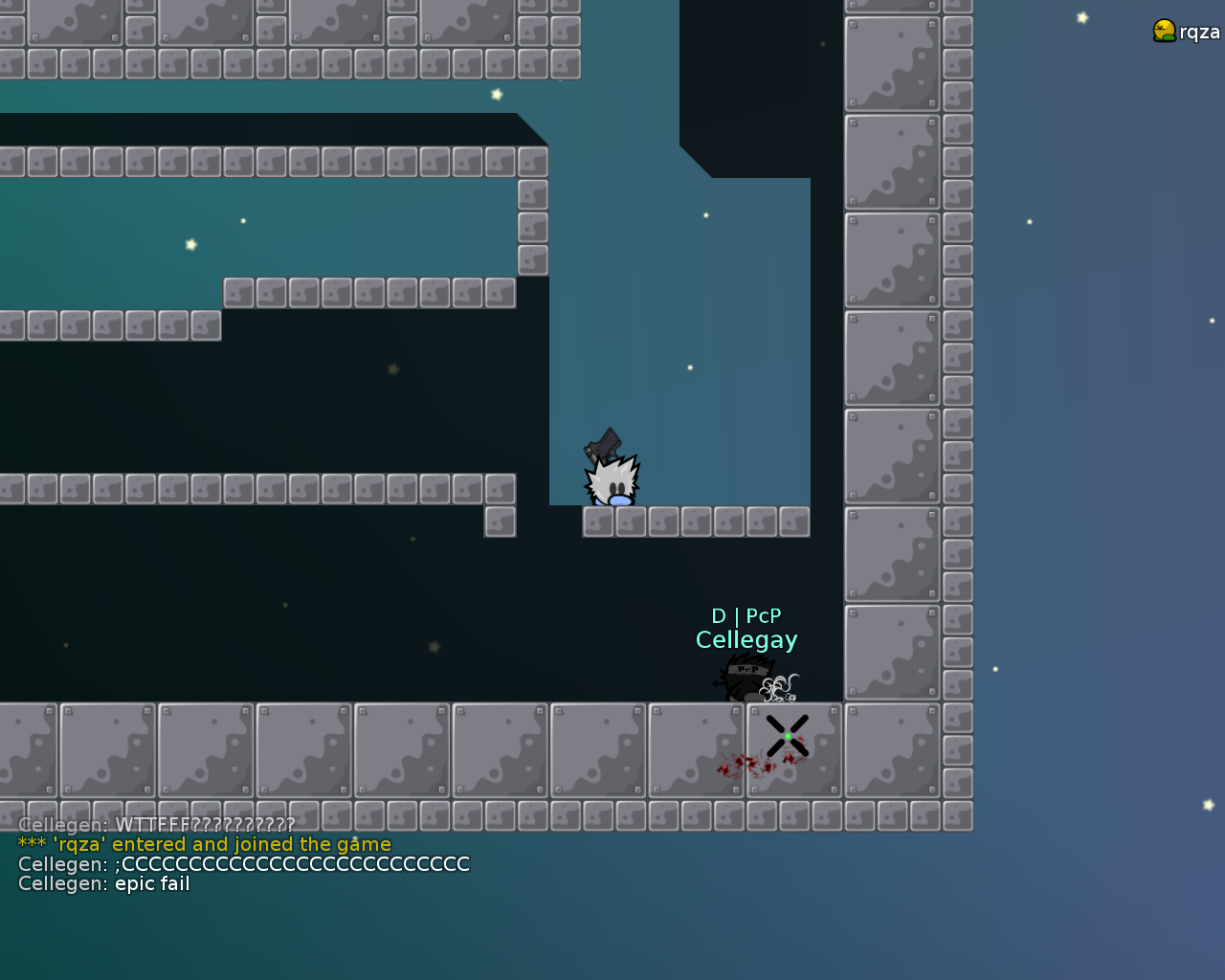Click the bright star near the upper platform
This screenshot has height=980, width=1225.
(x=497, y=94)
